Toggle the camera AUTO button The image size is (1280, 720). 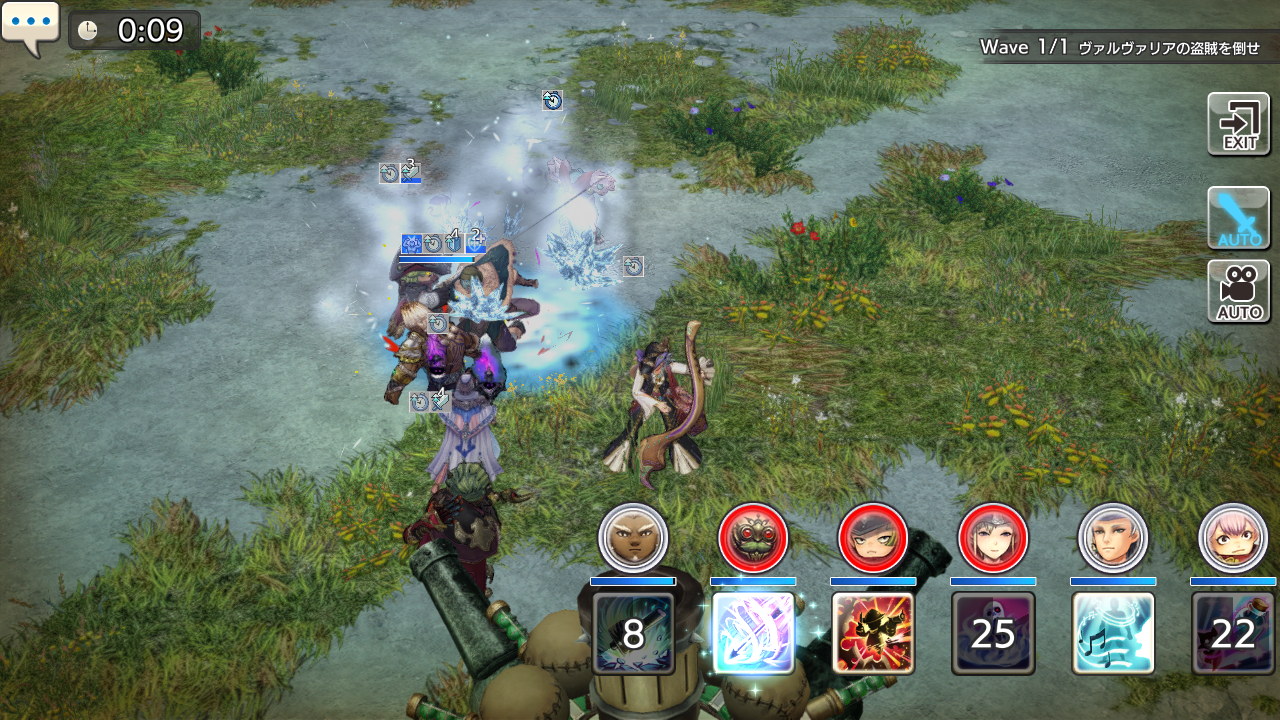tap(1238, 292)
